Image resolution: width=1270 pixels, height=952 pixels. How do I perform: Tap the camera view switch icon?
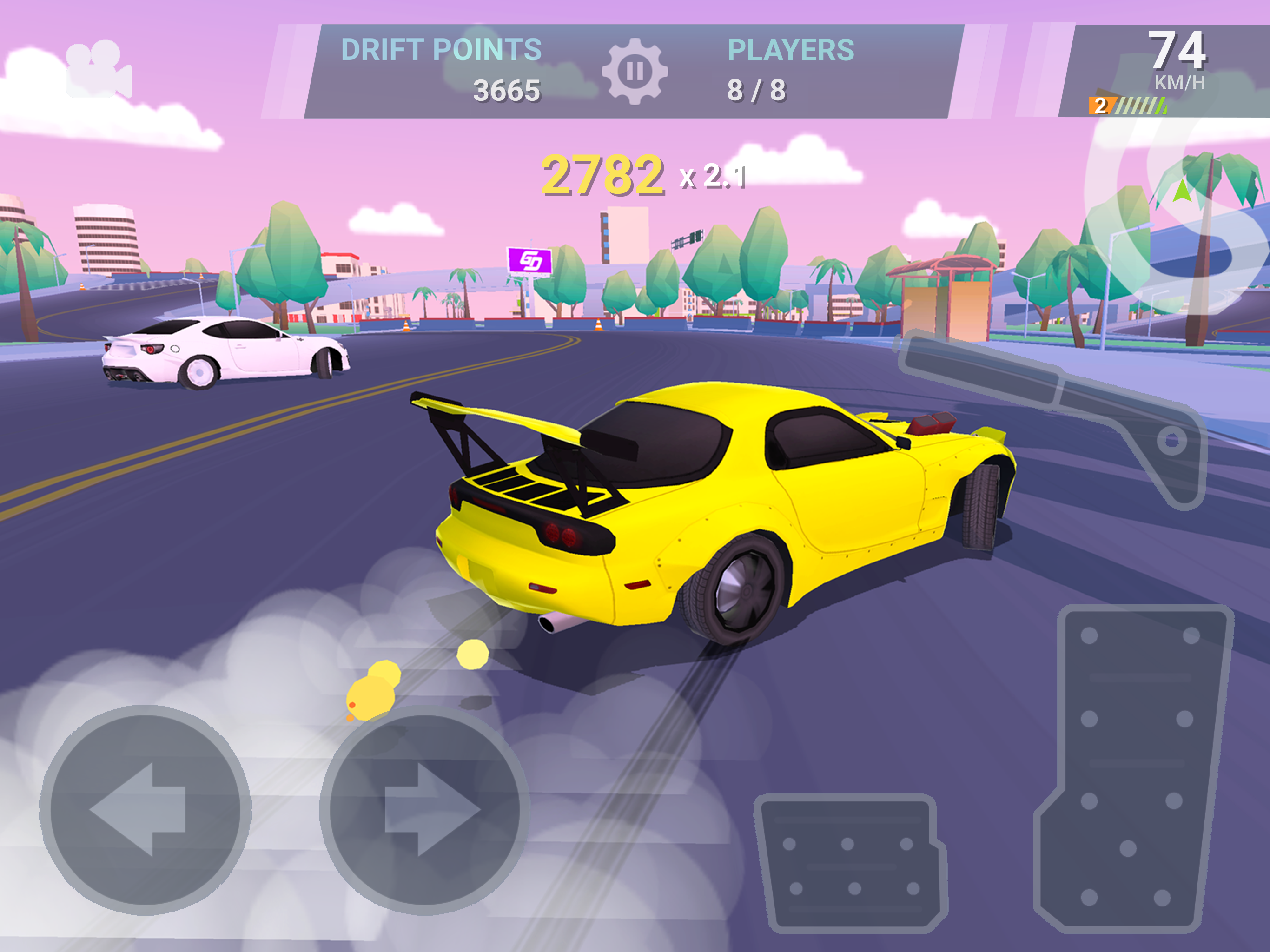(99, 69)
